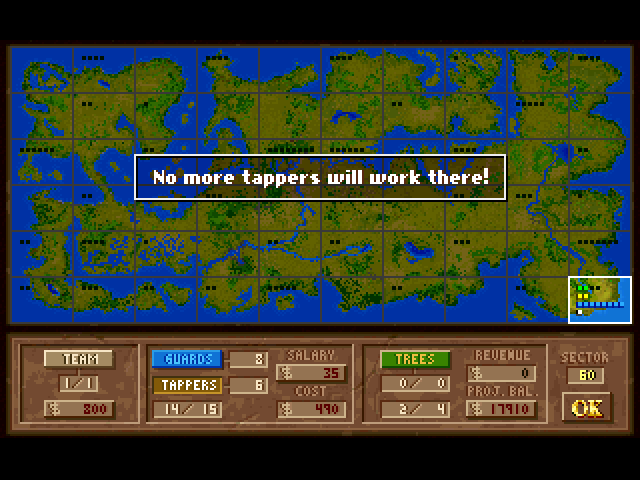
Task: Click the Salary amount field
Action: tap(311, 374)
